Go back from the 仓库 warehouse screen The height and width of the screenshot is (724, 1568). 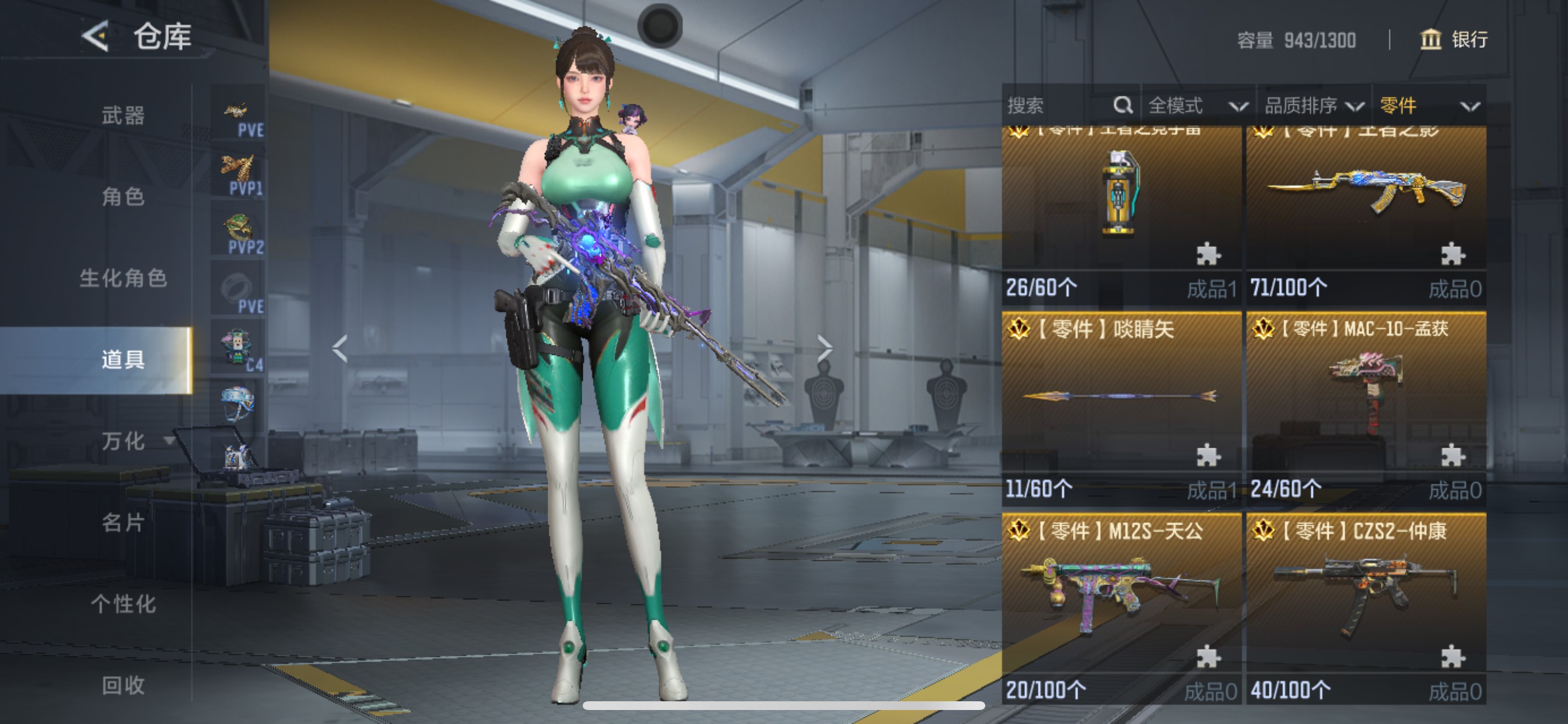point(96,37)
